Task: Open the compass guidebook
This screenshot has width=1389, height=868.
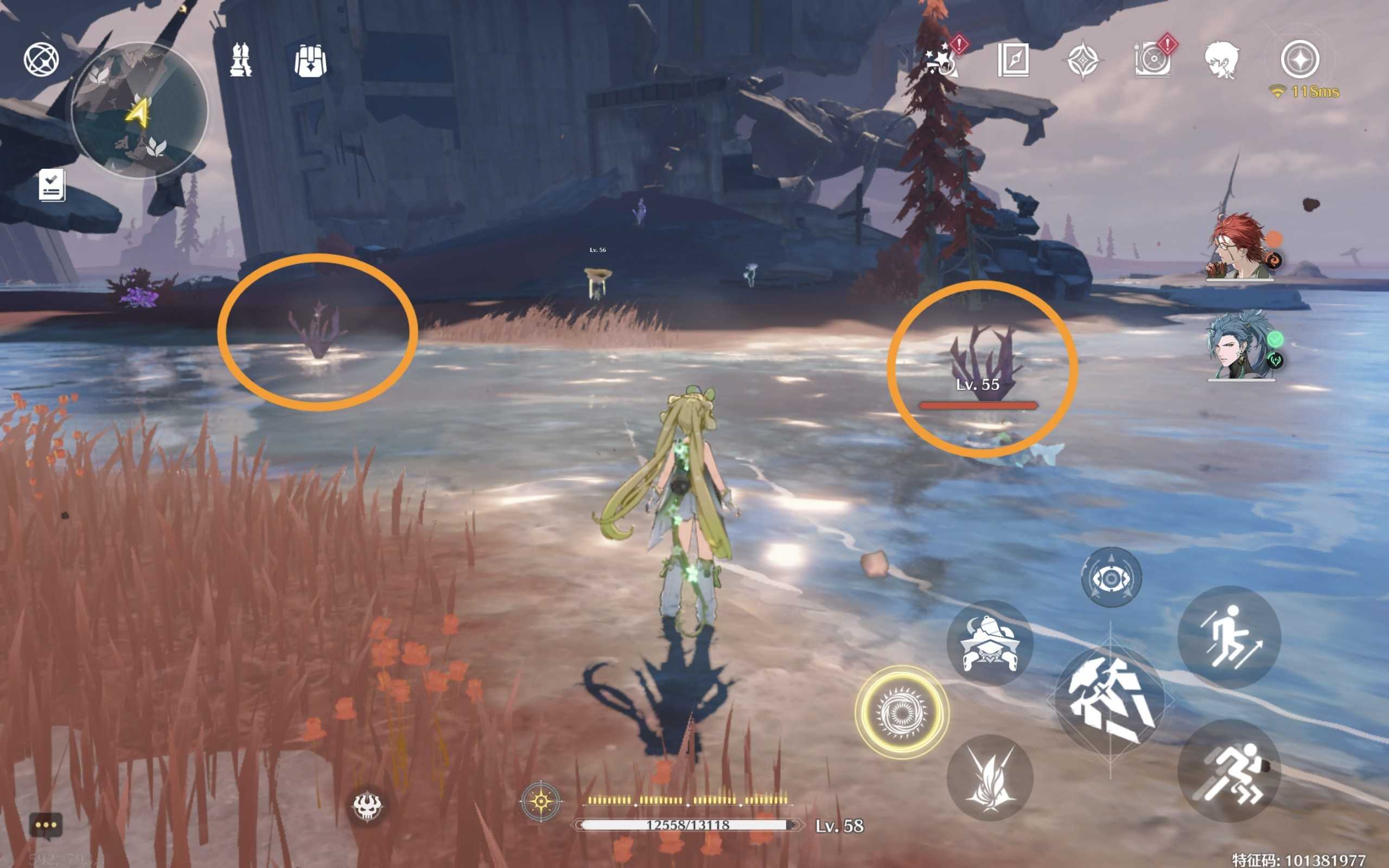Action: 1014,60
